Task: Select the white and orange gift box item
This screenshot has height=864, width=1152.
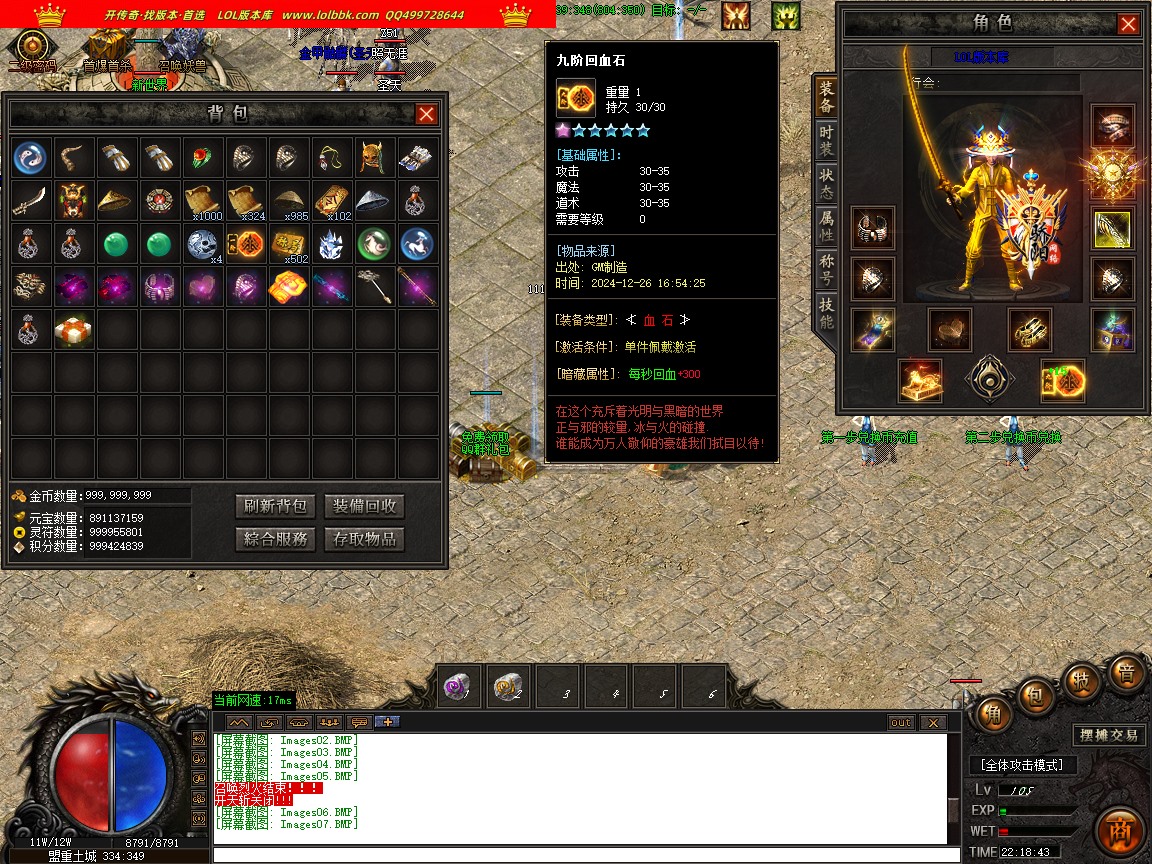Action: 74,329
